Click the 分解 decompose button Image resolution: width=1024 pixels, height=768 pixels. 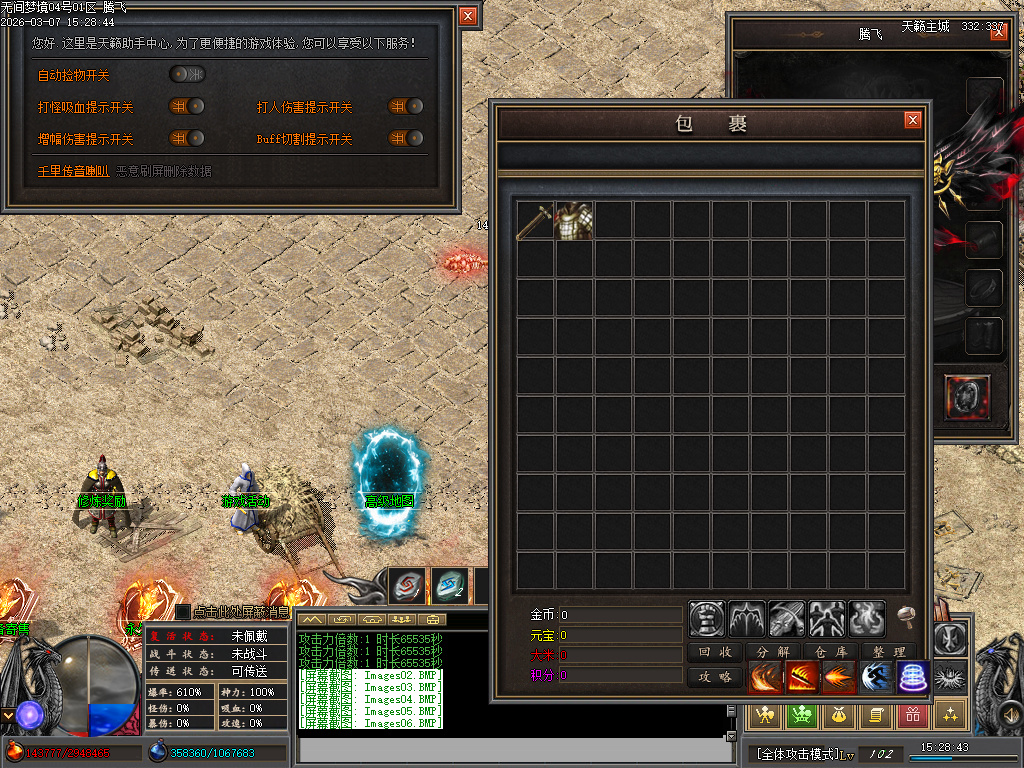coord(773,652)
